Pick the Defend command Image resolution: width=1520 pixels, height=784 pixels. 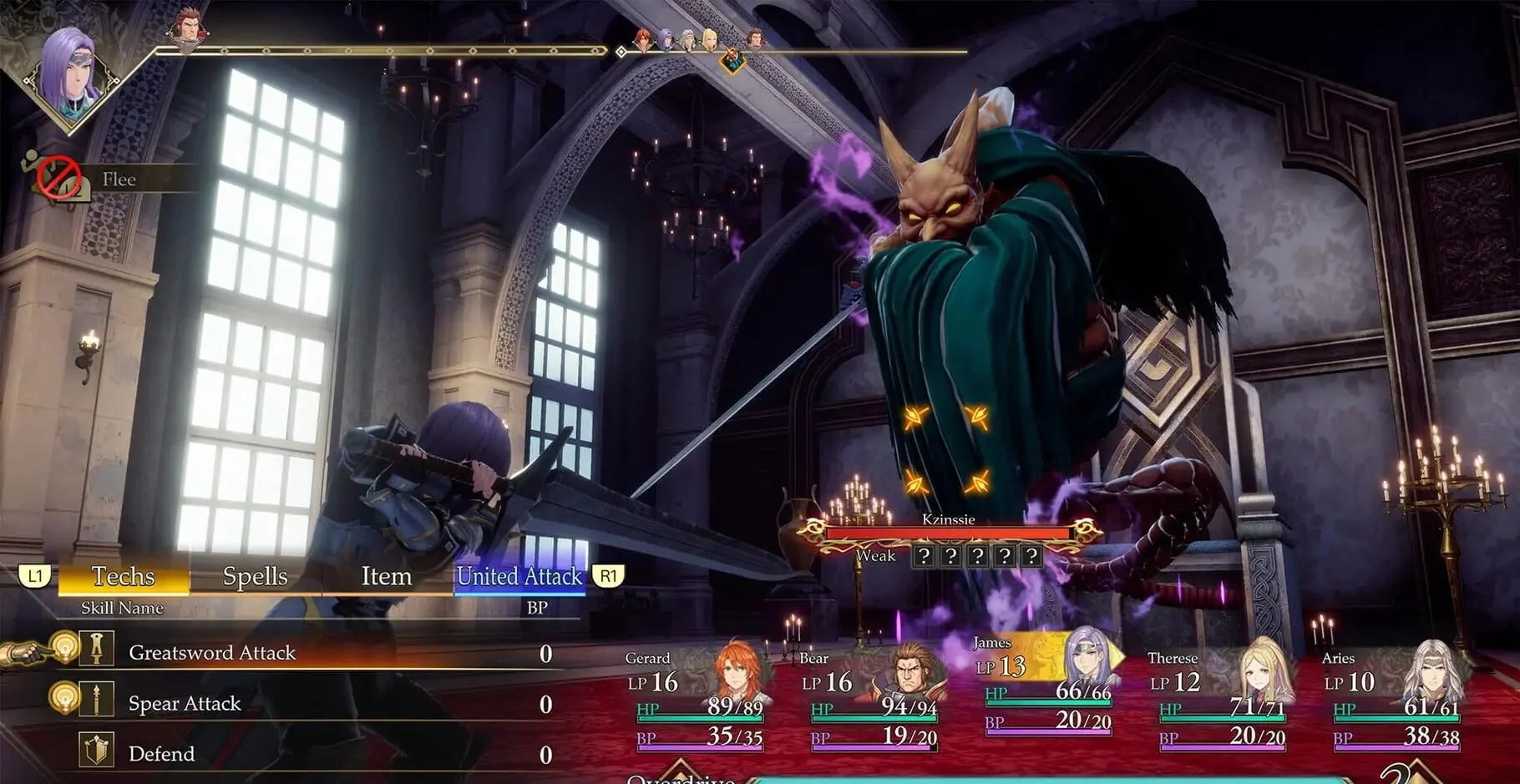point(161,754)
